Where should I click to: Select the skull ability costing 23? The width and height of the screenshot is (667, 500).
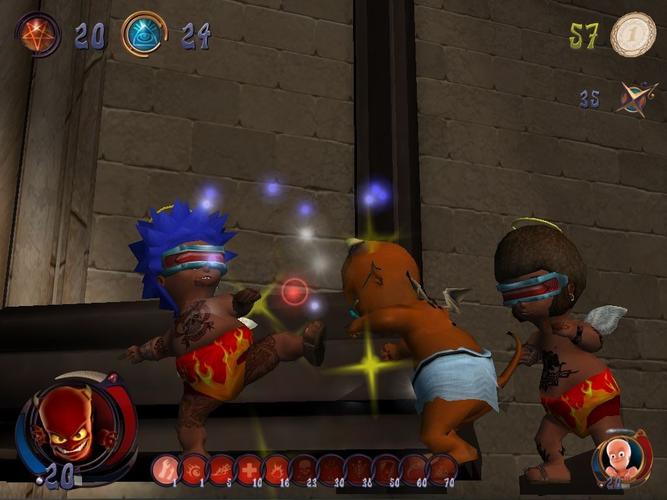point(304,468)
